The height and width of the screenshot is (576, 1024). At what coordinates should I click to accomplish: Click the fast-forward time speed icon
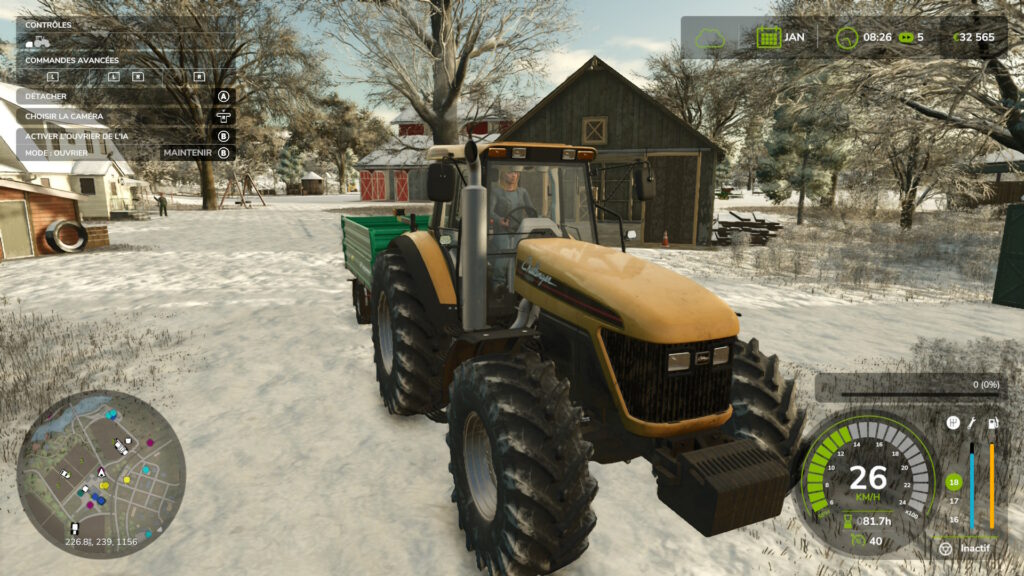coord(906,37)
